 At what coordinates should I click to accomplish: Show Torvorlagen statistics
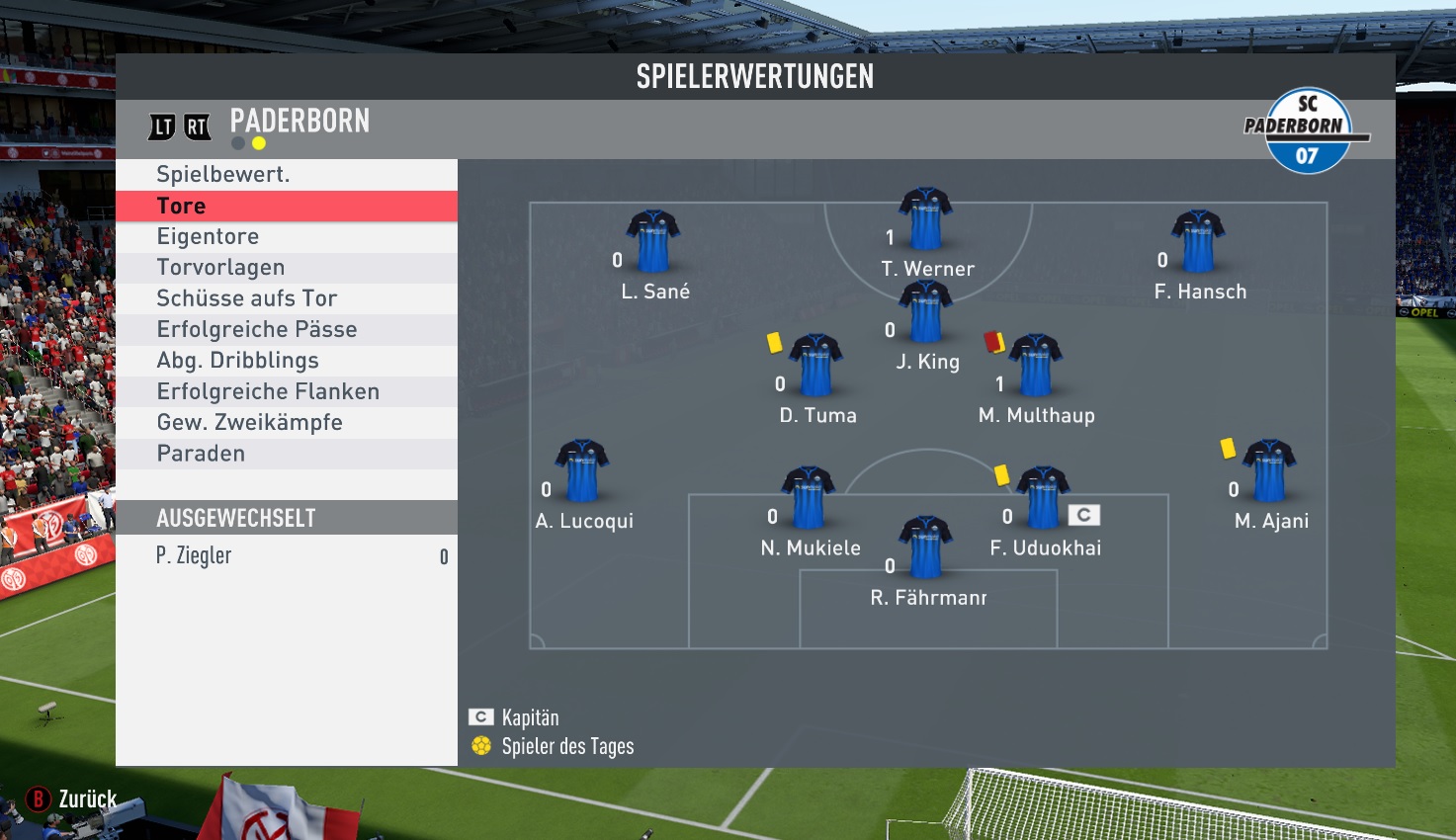click(x=220, y=268)
